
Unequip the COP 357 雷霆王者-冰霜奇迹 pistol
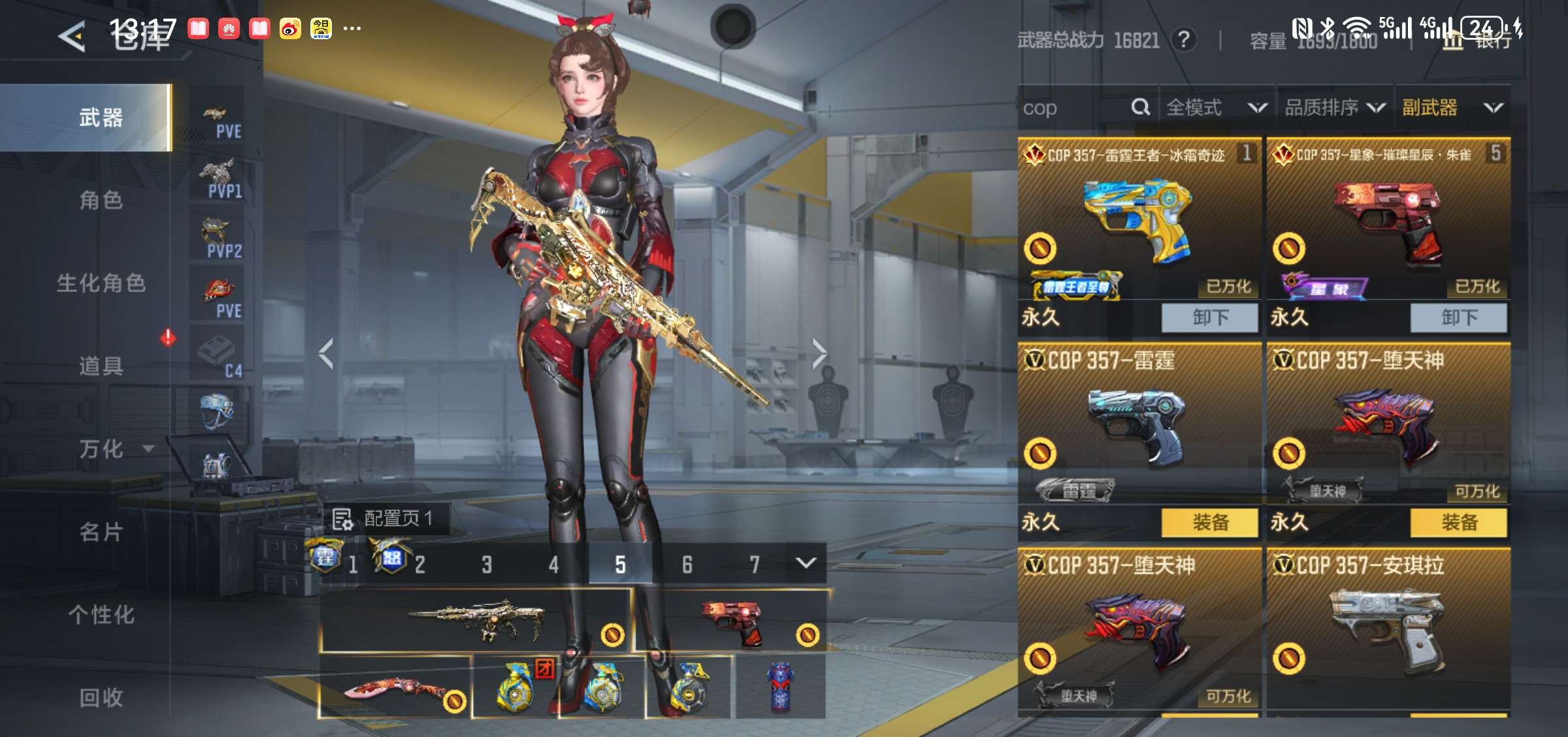coord(1209,318)
